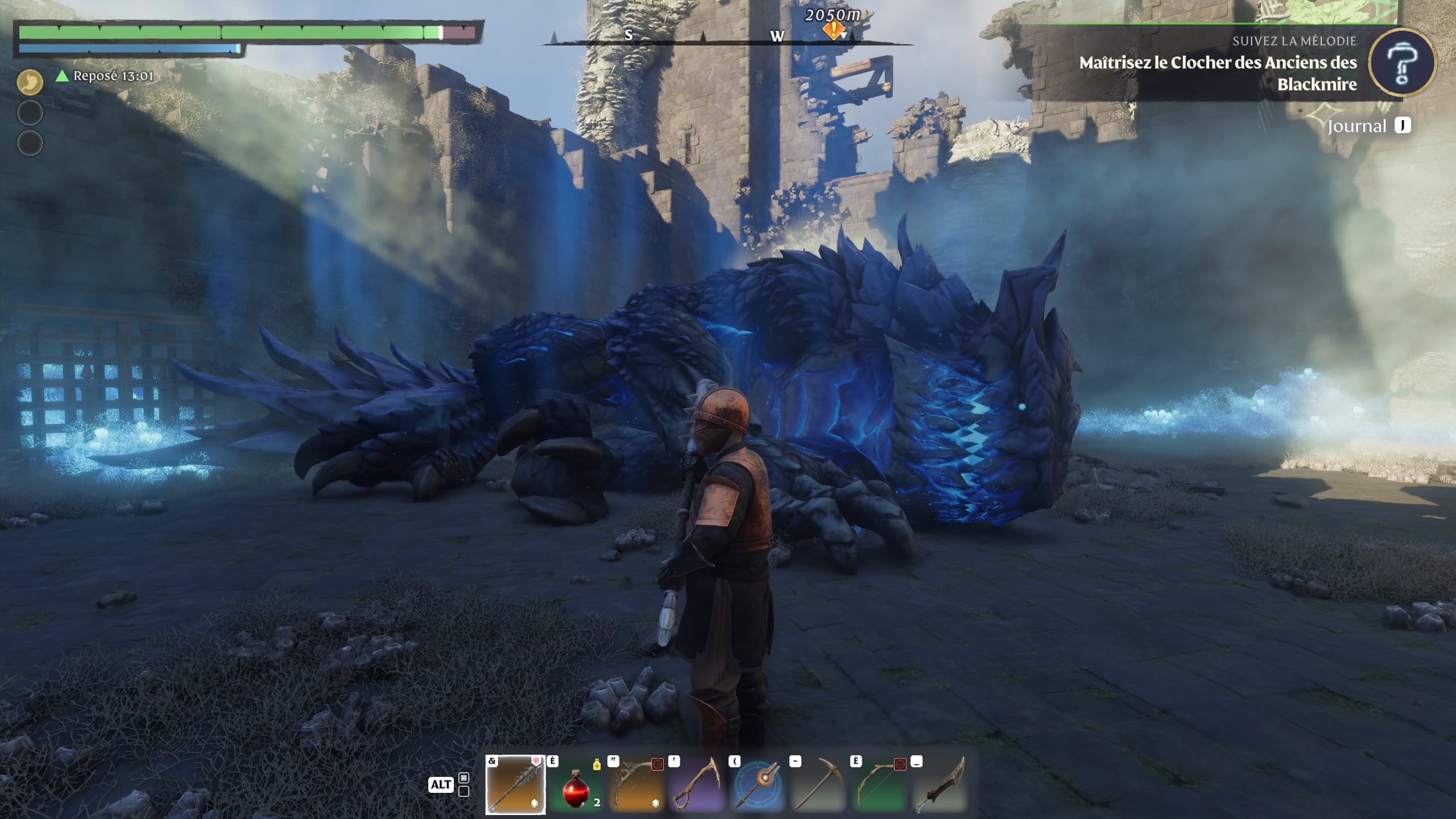Inspect the Reposé rested buff

[x=105, y=76]
